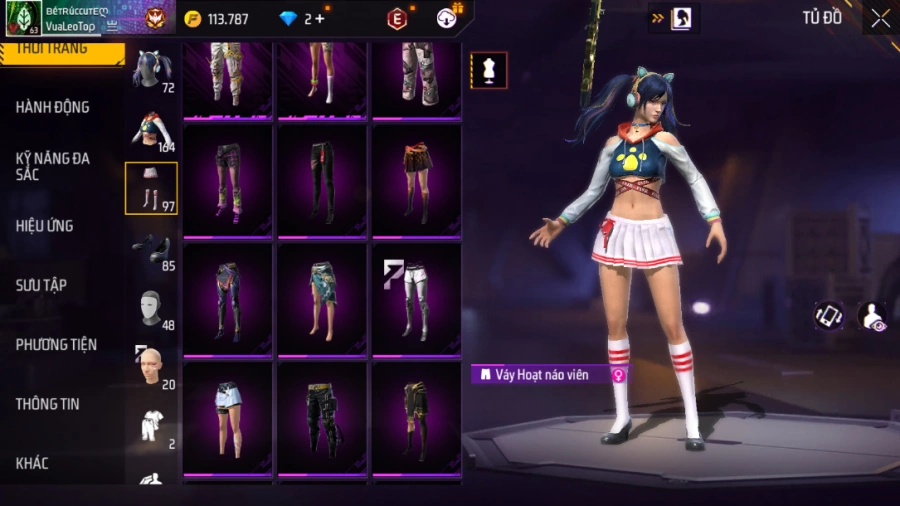Click the mannequin preview icon beside the item grid
Image resolution: width=900 pixels, height=506 pixels.
point(489,70)
